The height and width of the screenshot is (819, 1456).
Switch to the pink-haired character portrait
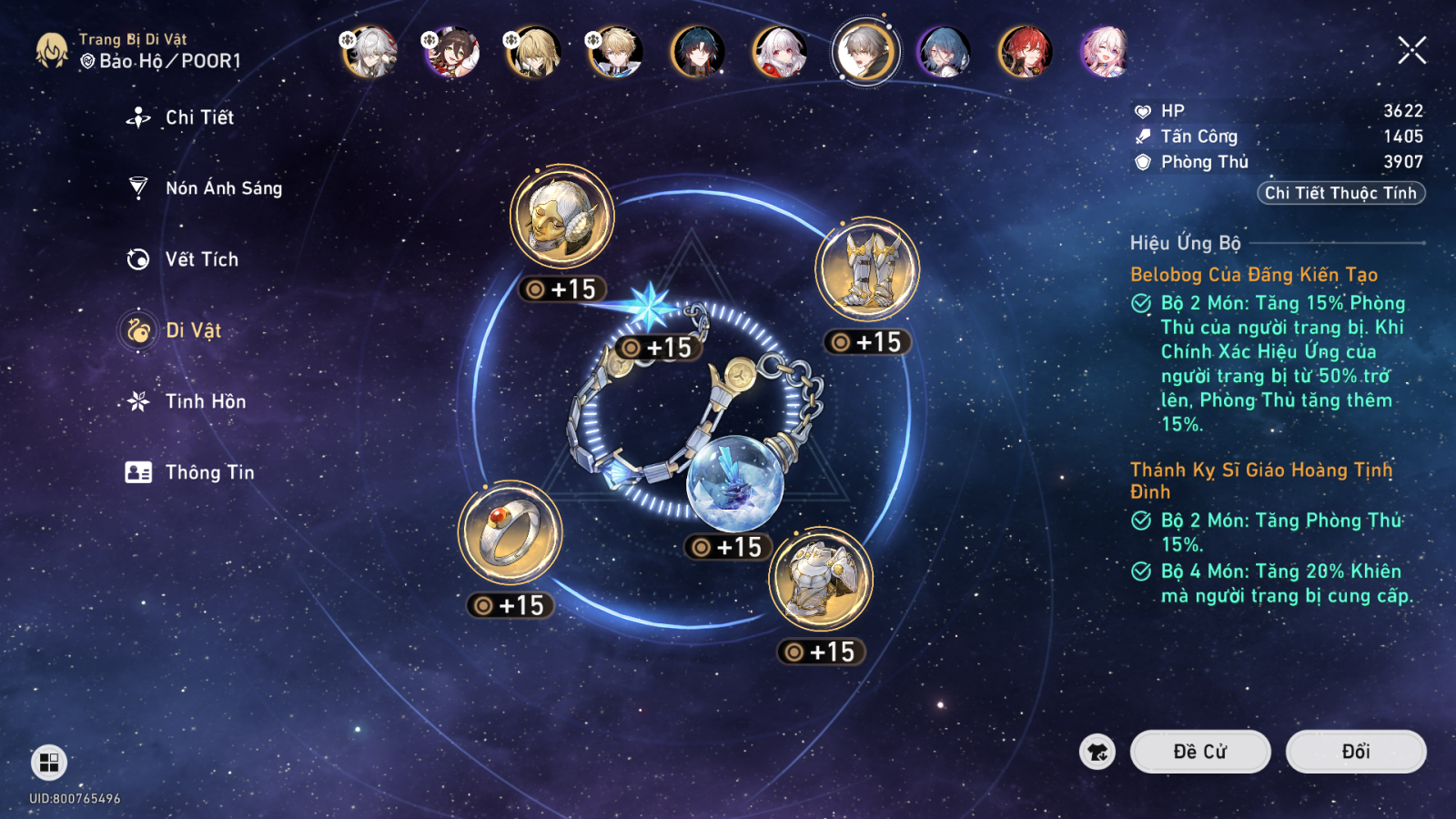click(x=1106, y=52)
